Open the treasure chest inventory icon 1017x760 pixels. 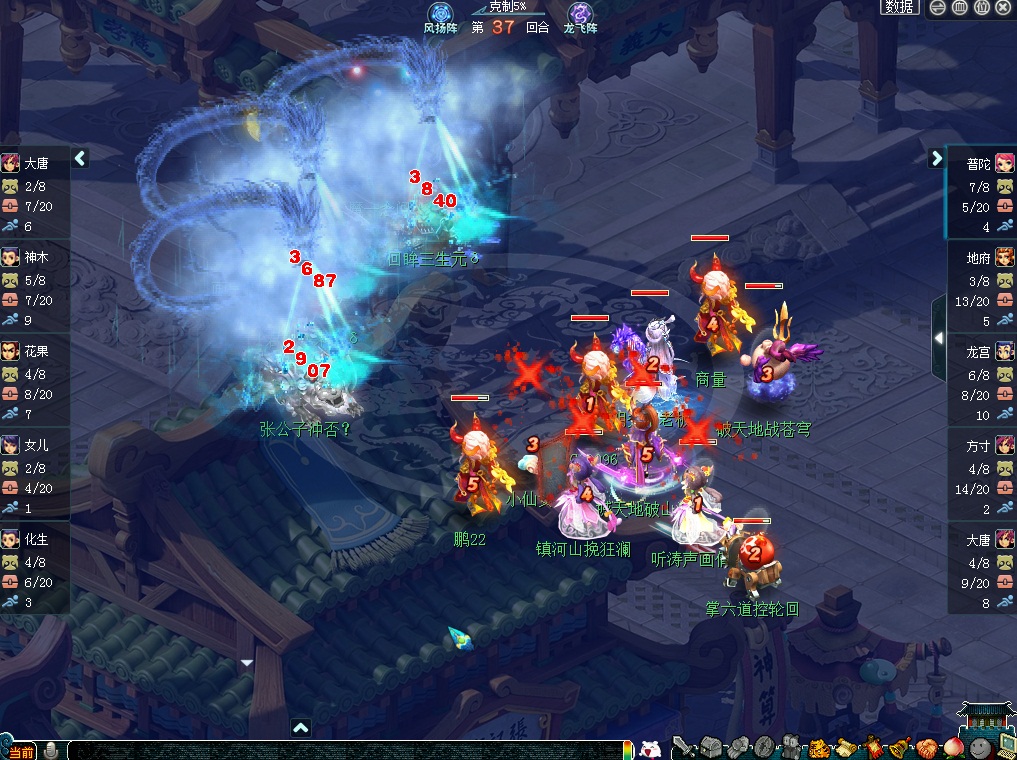click(x=710, y=747)
